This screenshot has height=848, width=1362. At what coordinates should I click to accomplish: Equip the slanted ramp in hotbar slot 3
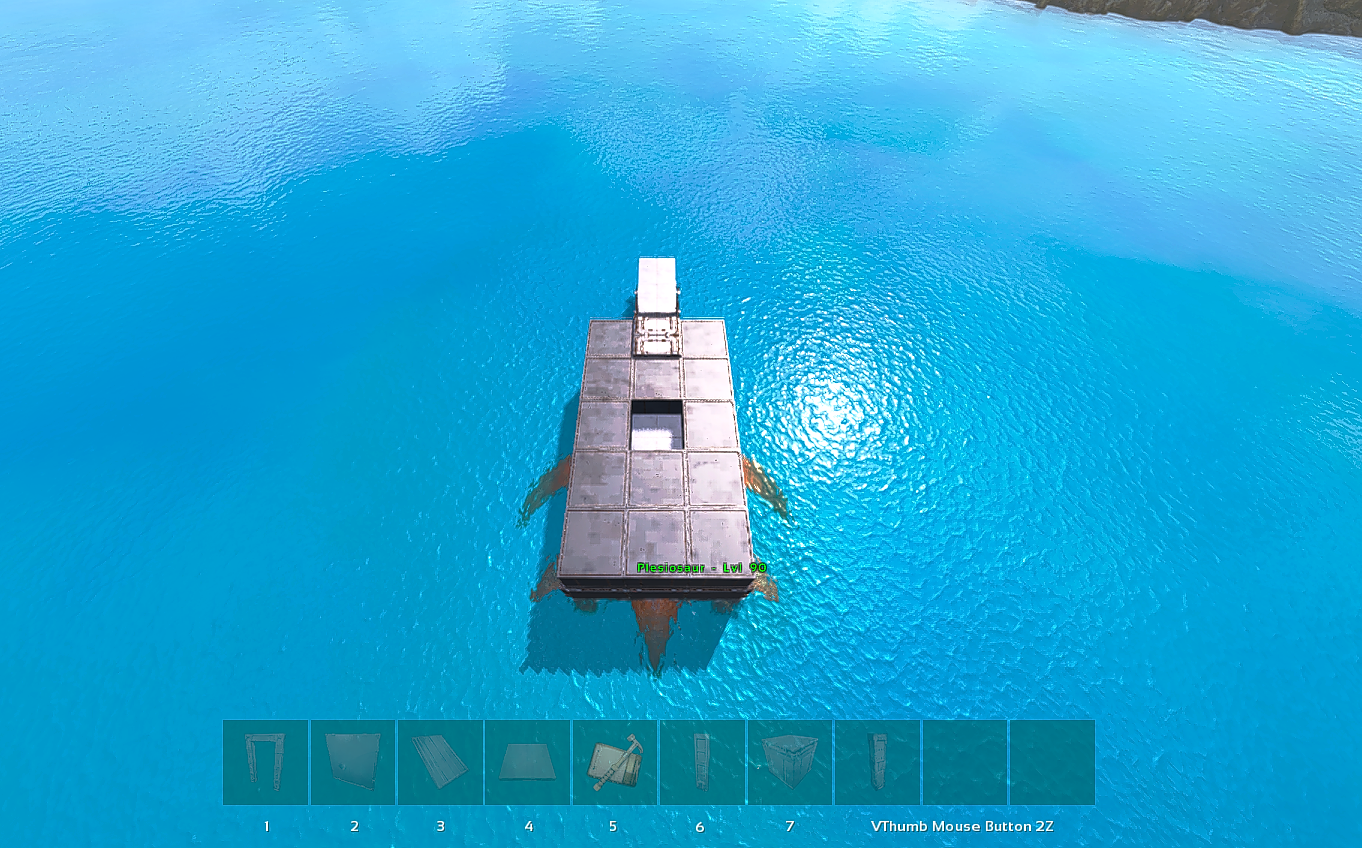[440, 762]
